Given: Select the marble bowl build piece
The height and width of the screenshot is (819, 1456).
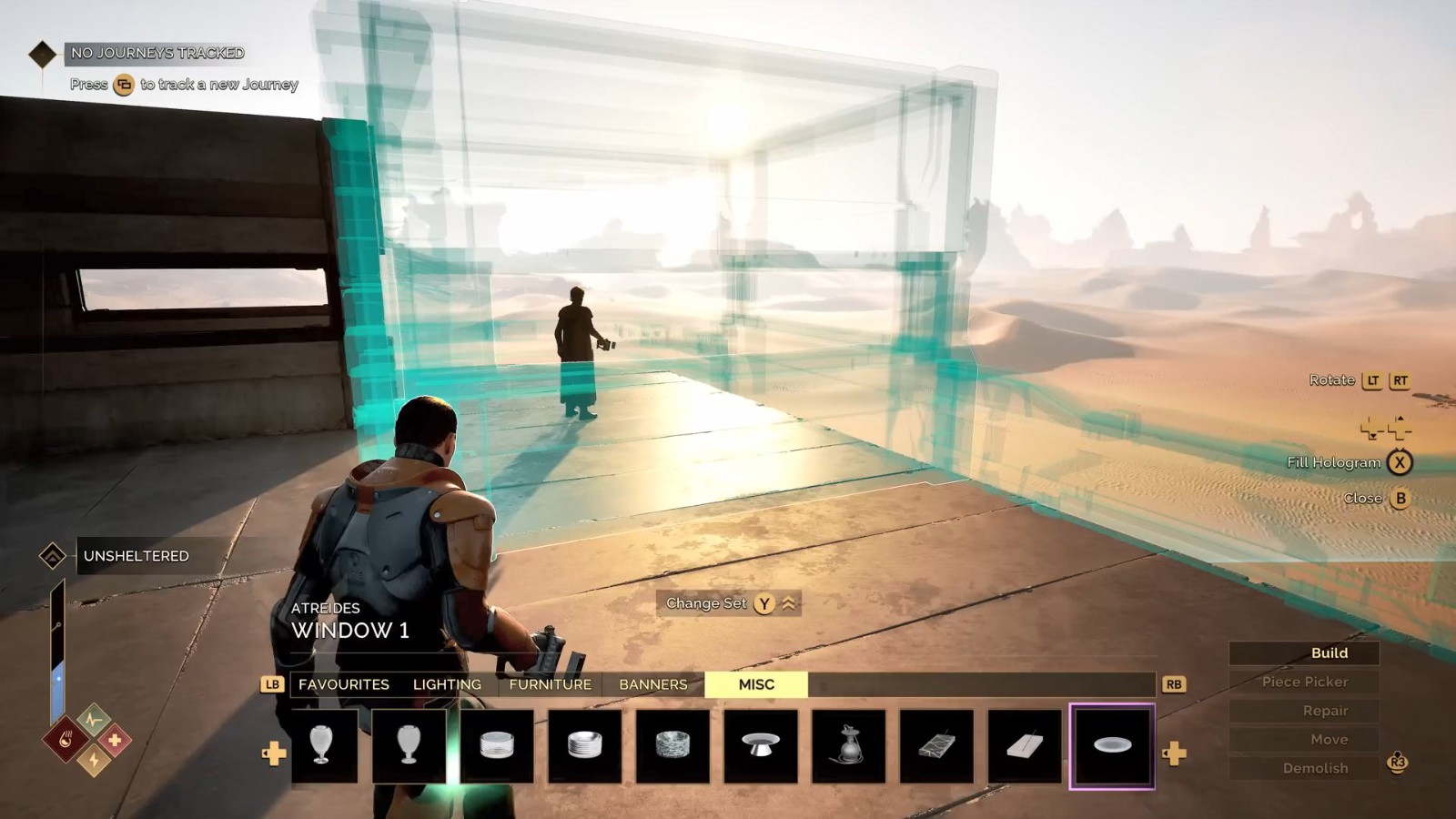Looking at the screenshot, I should click(672, 746).
